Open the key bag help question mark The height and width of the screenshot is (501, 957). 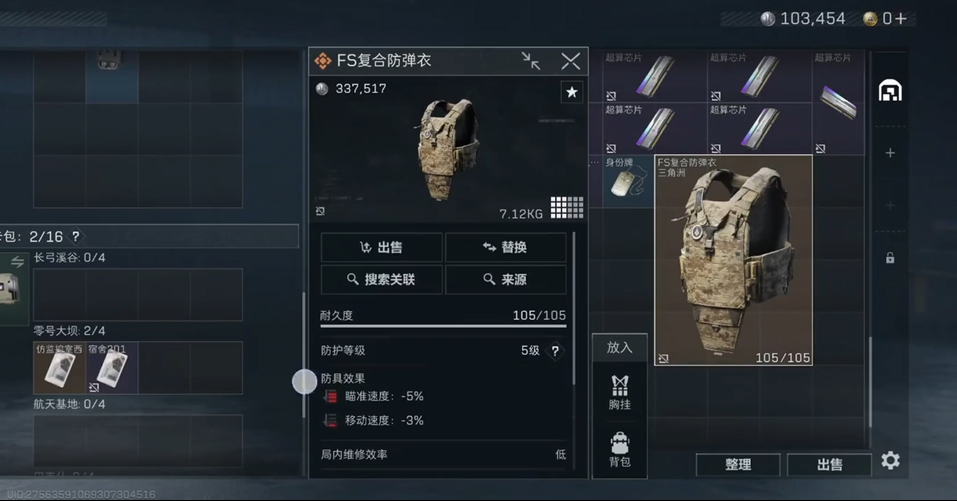pos(75,237)
